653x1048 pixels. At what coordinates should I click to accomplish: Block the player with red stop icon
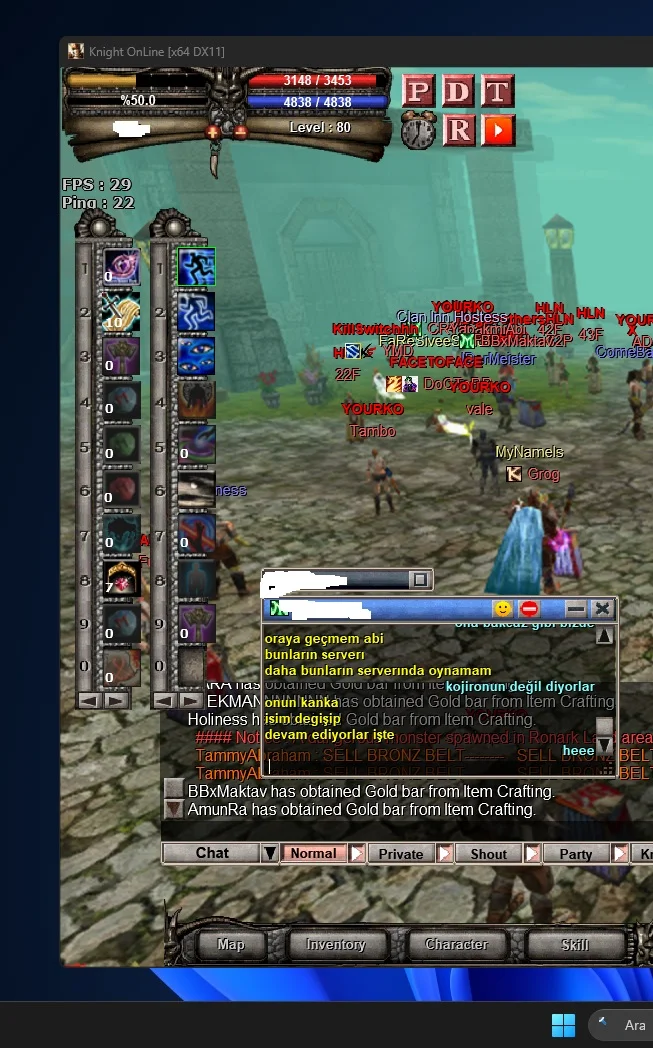tap(529, 608)
